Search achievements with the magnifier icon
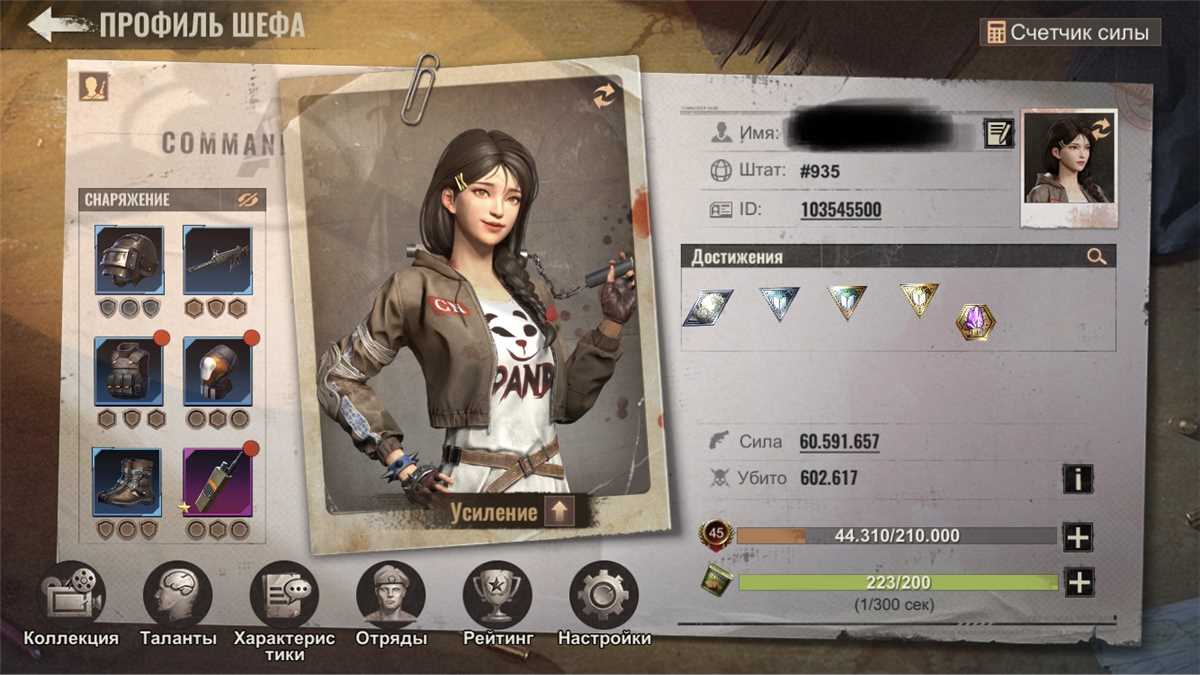 1096,257
